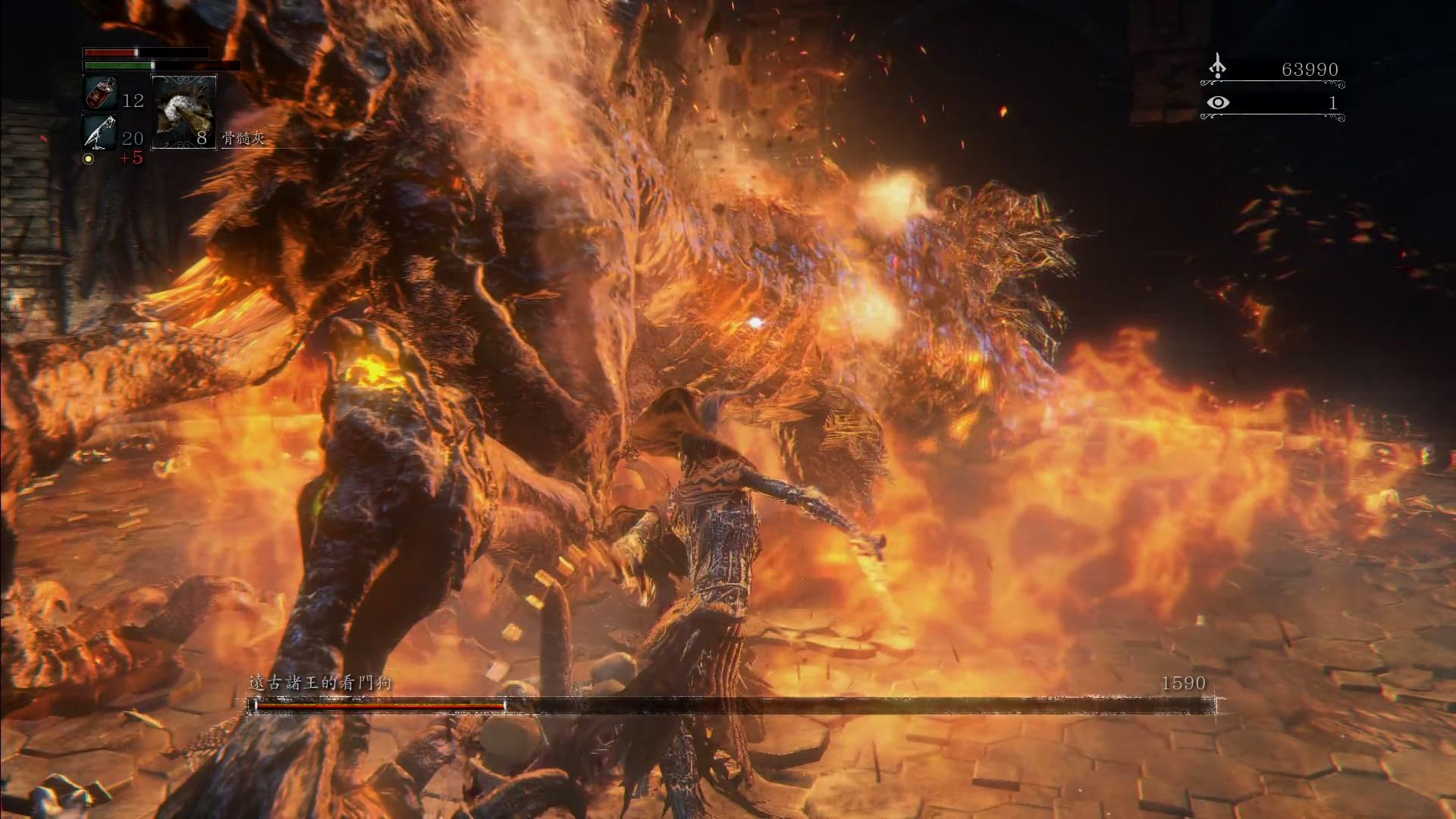Viewport: 1456px width, 819px height.
Task: Choose the Bone Marrow Ash quick item slot
Action: pyautogui.click(x=184, y=111)
